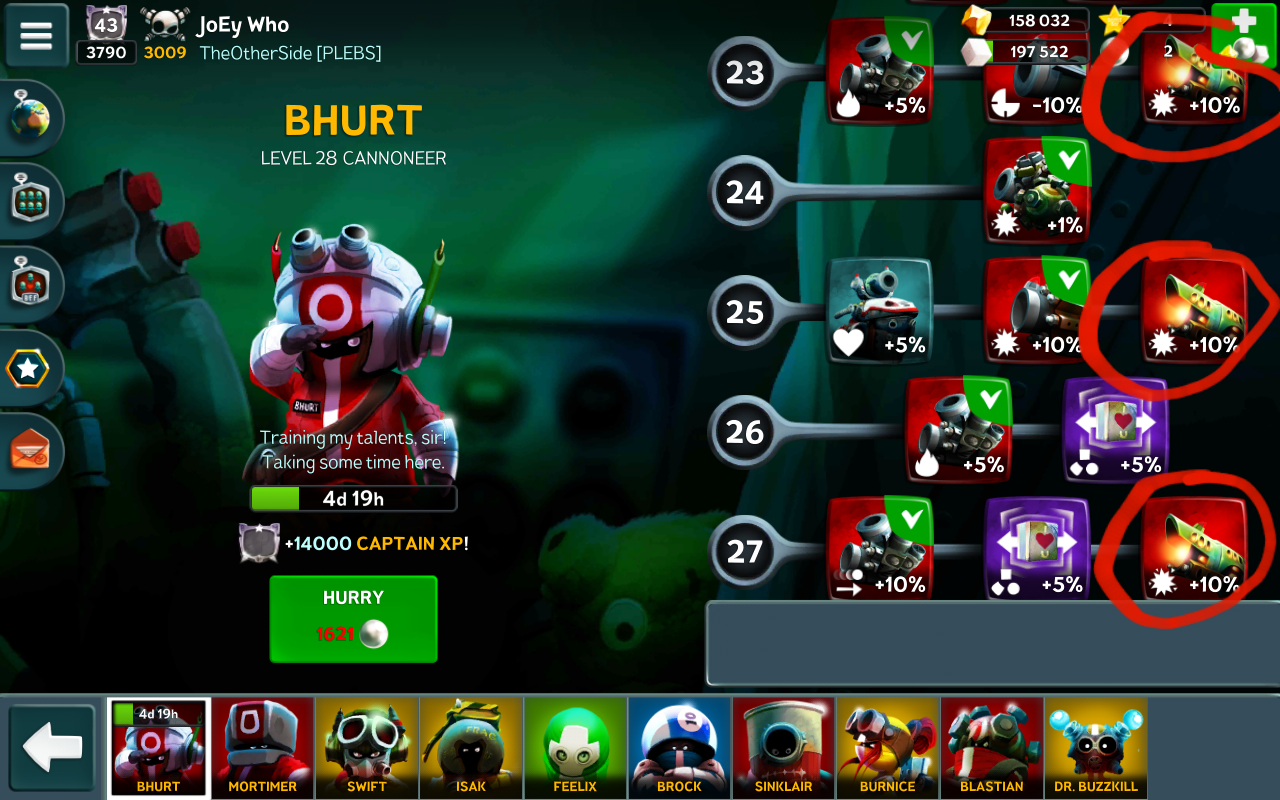Open the globe world map icon
Viewport: 1280px width, 800px height.
pos(29,119)
